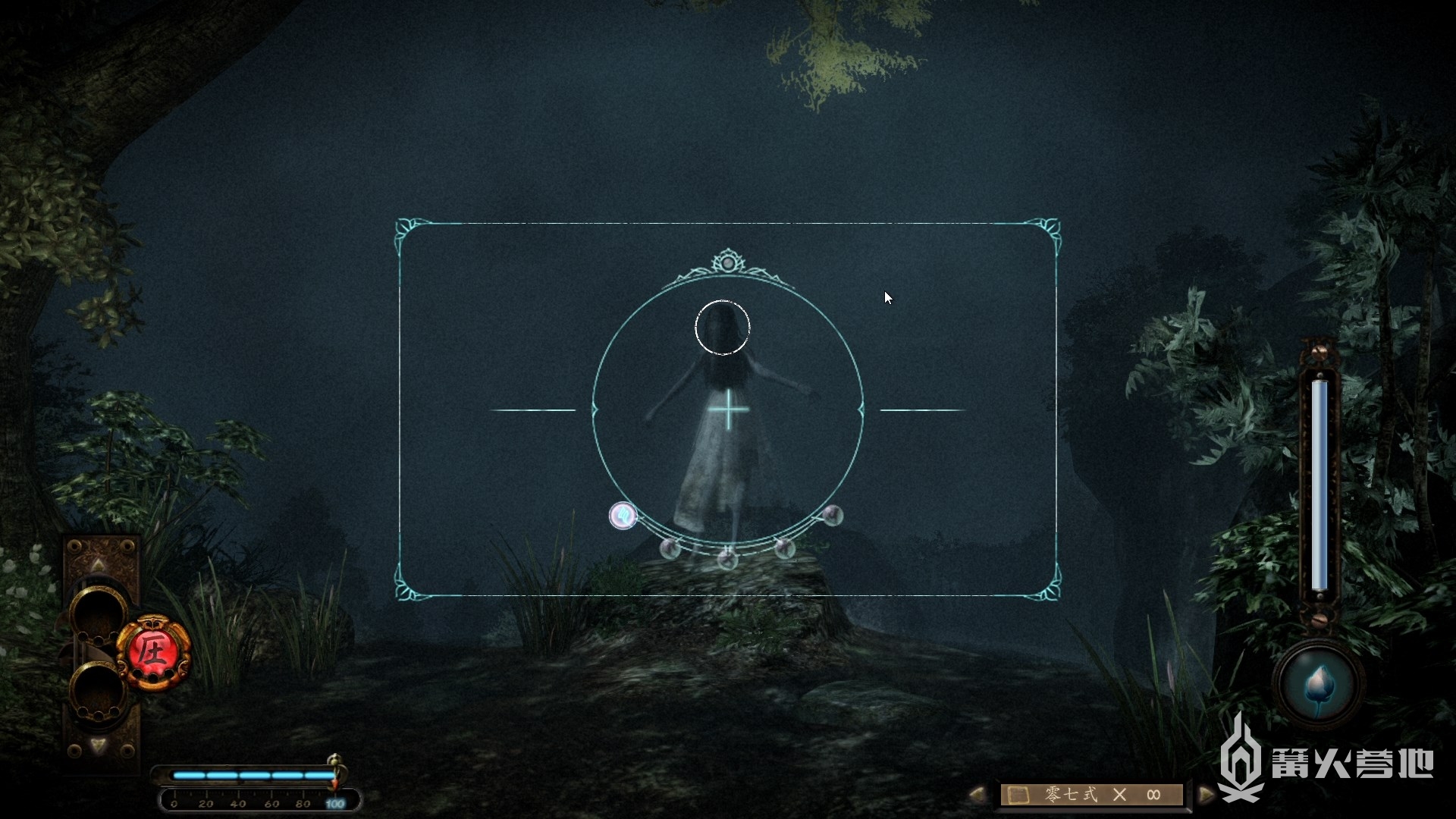This screenshot has width=1456, height=819.
Task: Click the lens selector up arrow
Action: [x=99, y=565]
